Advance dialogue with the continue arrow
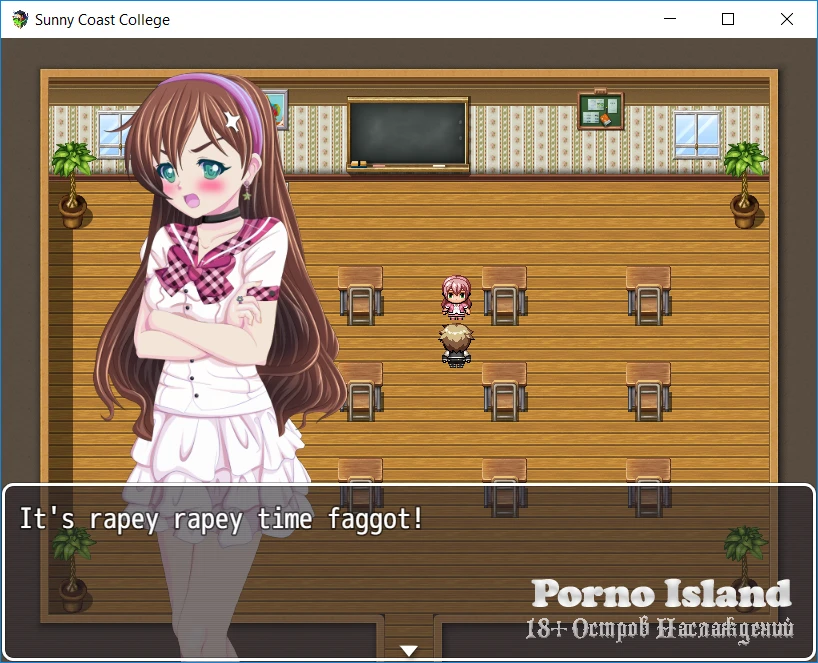Viewport: 818px width, 663px height. coord(408,651)
